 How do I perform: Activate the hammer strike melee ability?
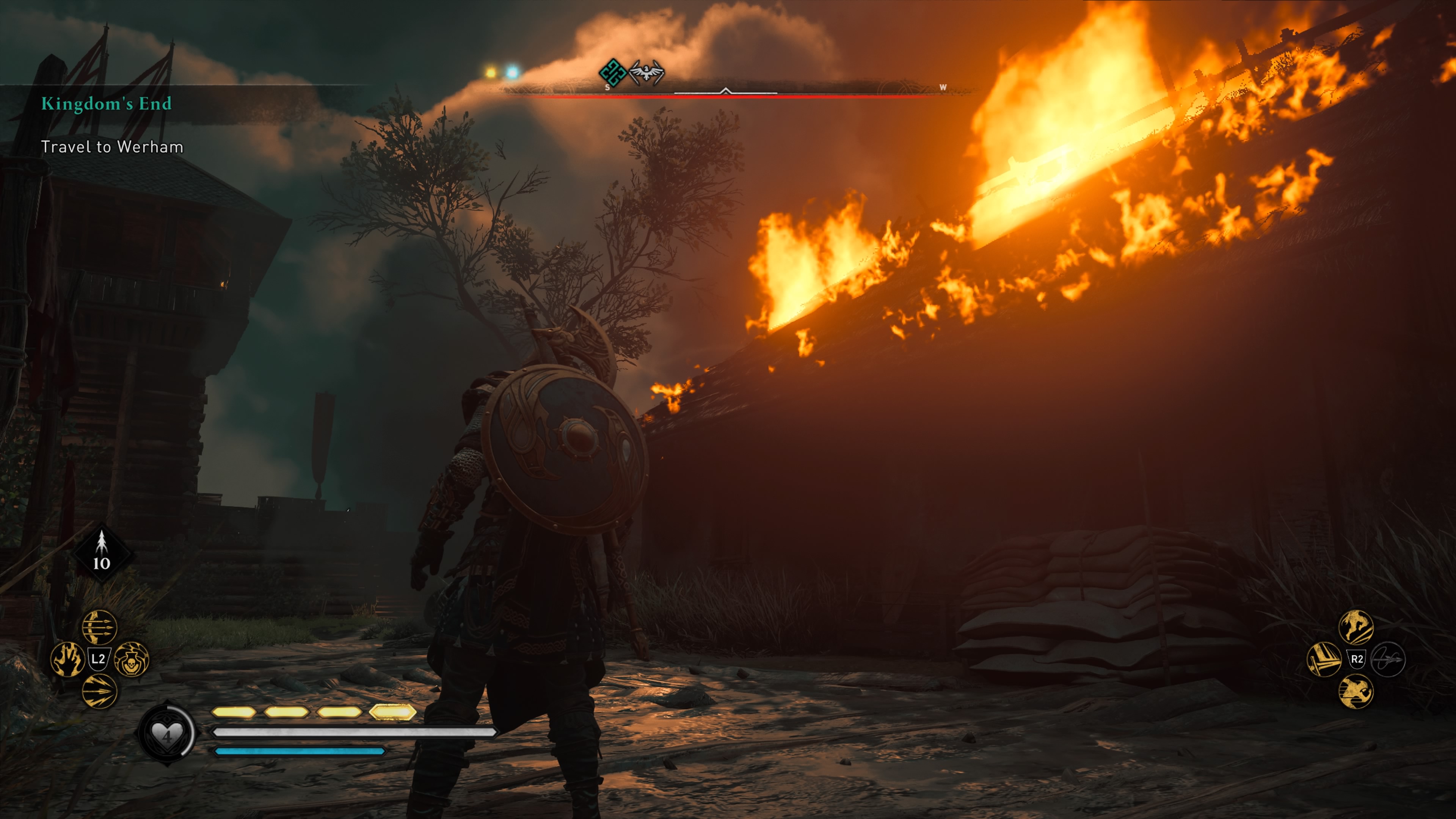point(1324,659)
